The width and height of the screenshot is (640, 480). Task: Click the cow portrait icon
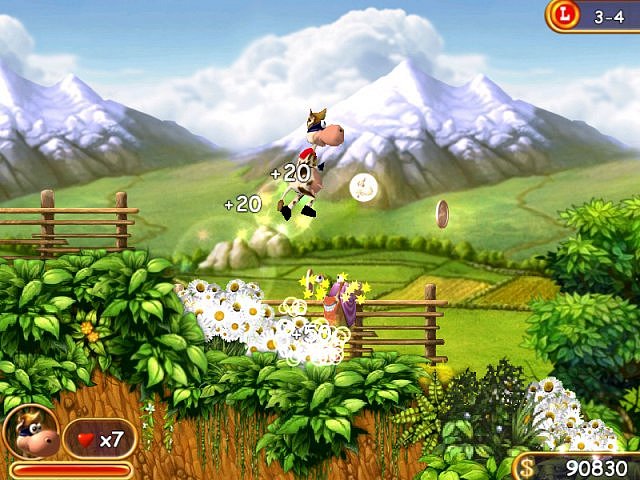pos(29,432)
